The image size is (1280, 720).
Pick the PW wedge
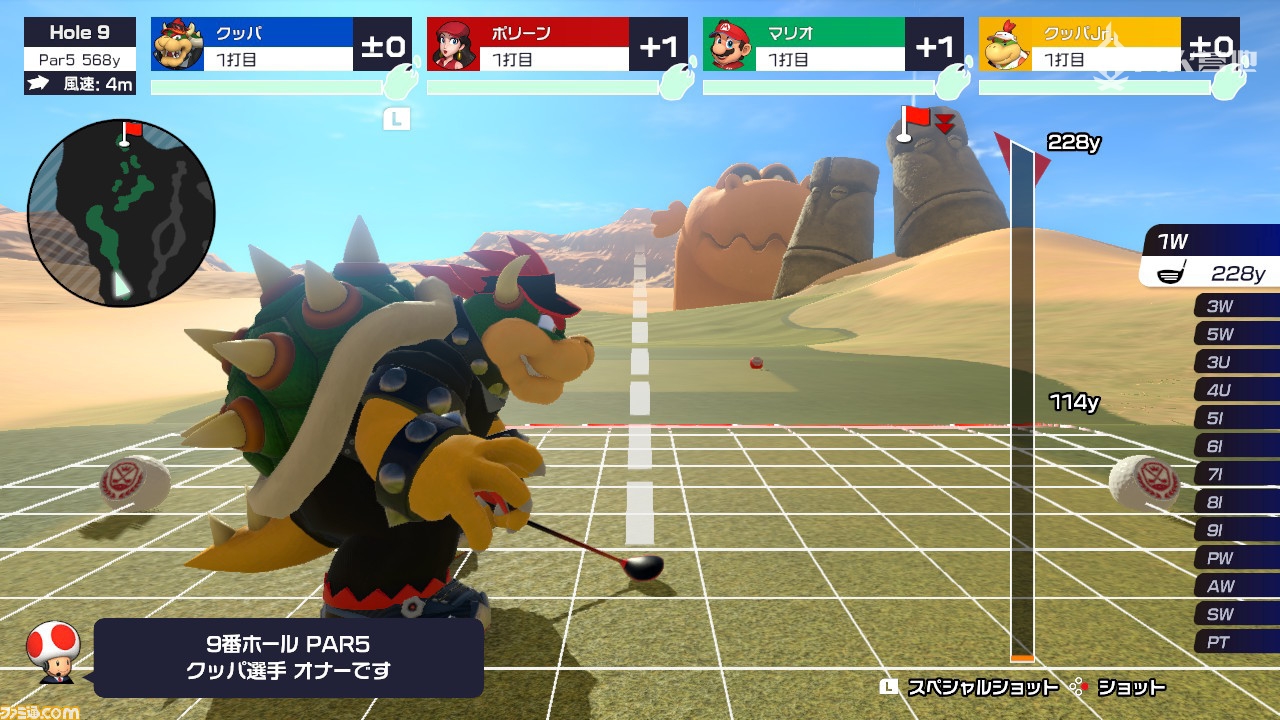(x=1236, y=559)
